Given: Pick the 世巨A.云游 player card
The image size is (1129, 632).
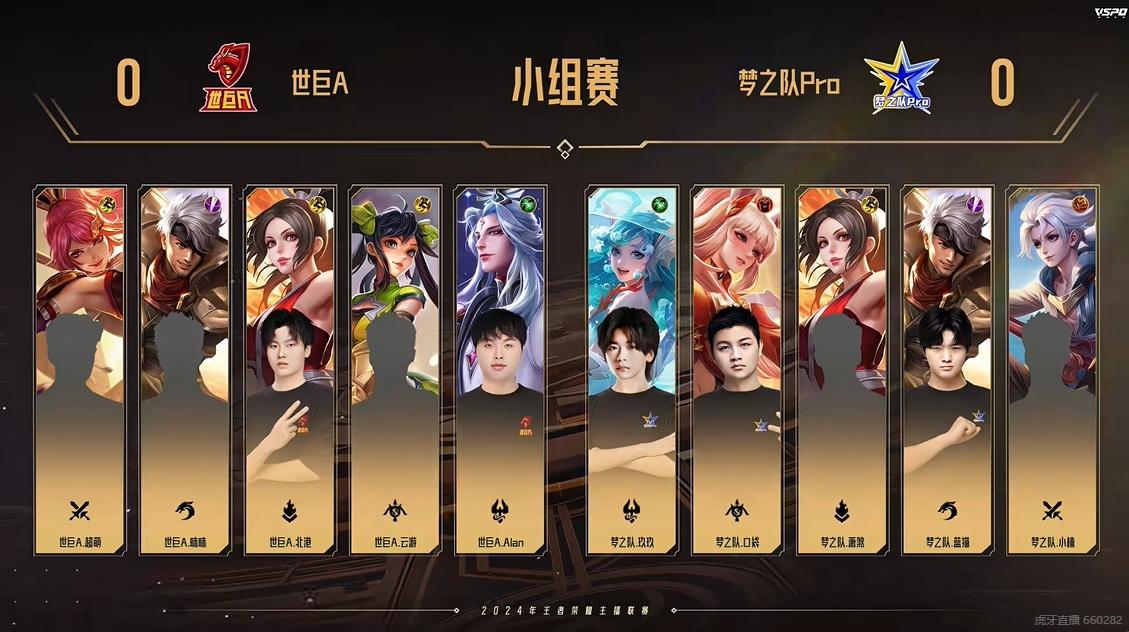Looking at the screenshot, I should (x=395, y=370).
